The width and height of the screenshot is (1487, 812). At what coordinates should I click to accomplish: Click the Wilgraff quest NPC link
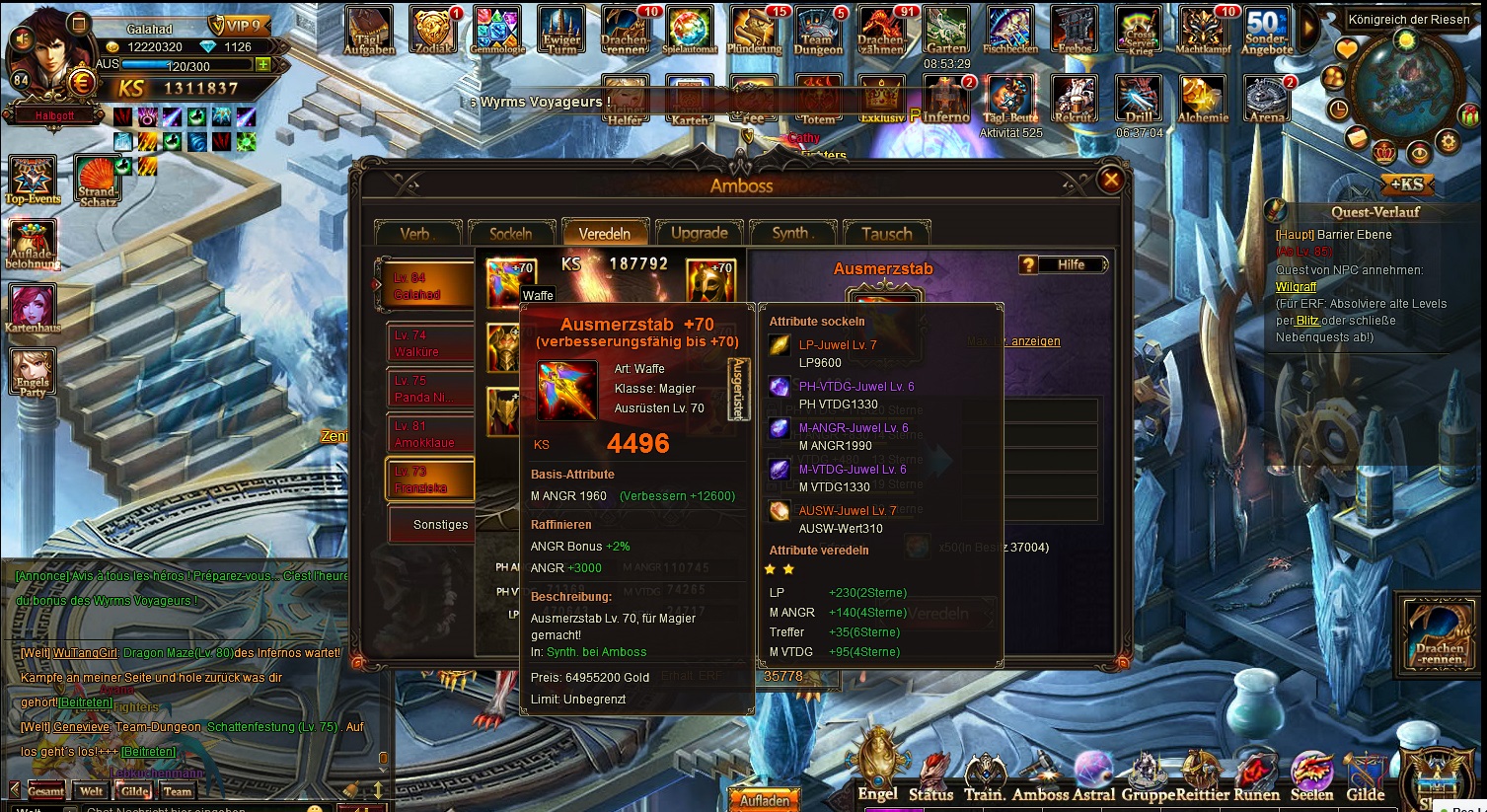point(1296,287)
